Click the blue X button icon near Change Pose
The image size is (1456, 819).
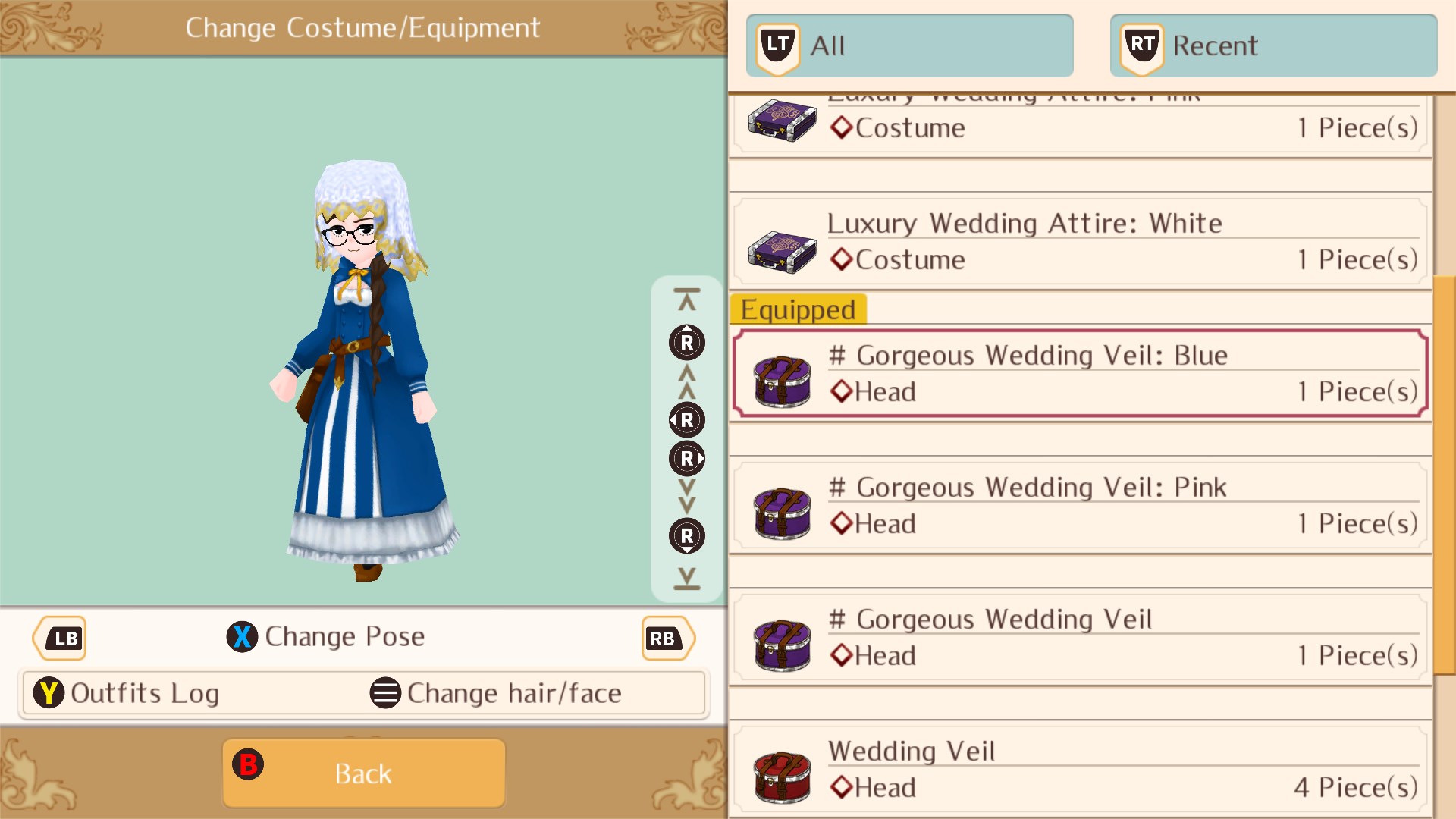point(242,637)
